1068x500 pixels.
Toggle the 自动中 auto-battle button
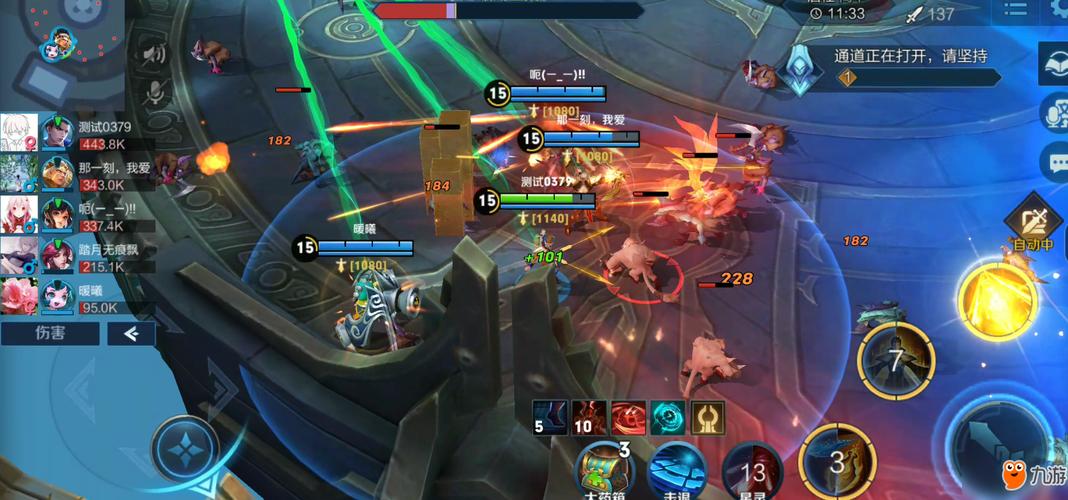pyautogui.click(x=1033, y=226)
